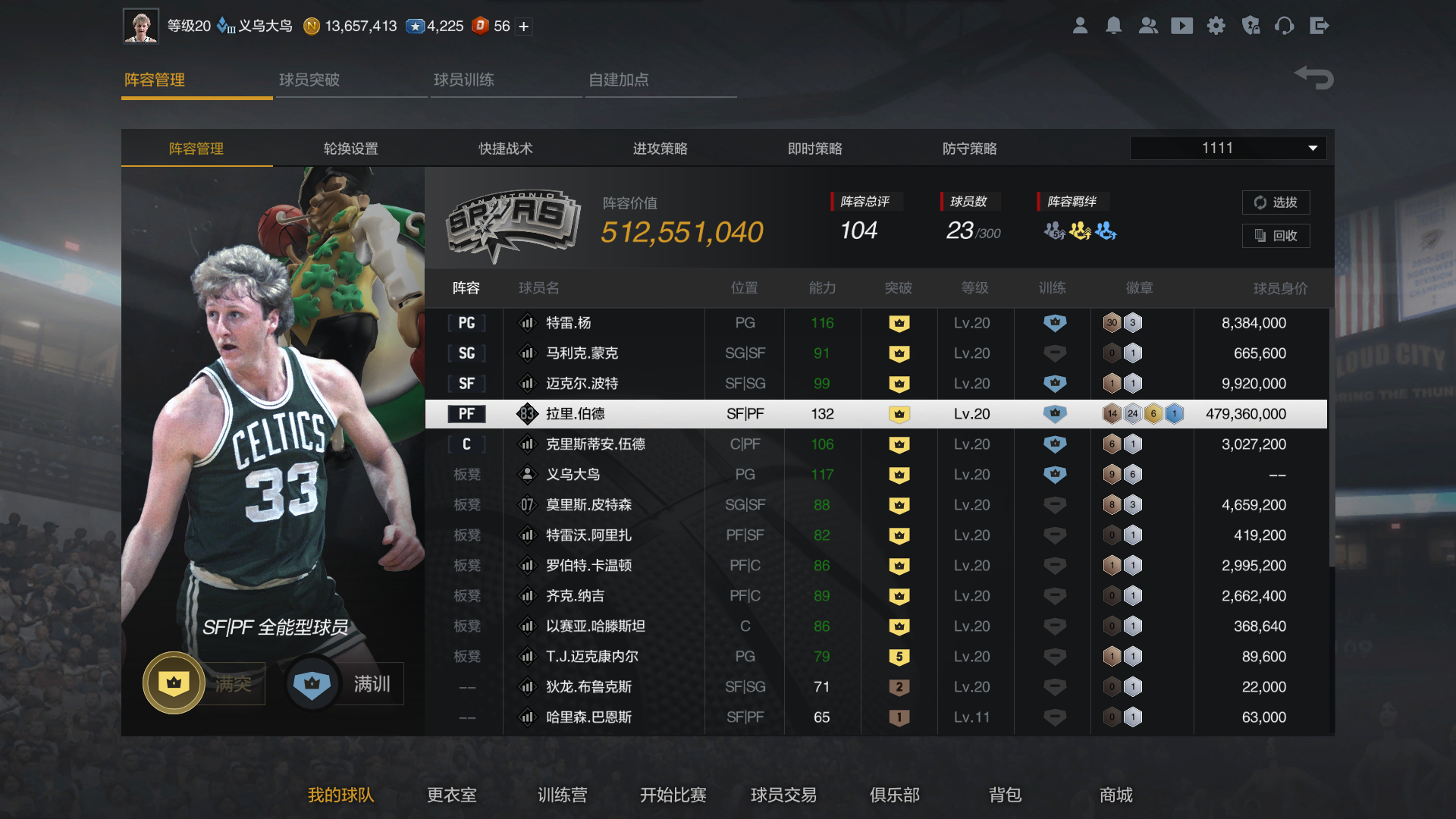Open the blue synergy bond icon
1456x819 pixels.
point(1105,232)
